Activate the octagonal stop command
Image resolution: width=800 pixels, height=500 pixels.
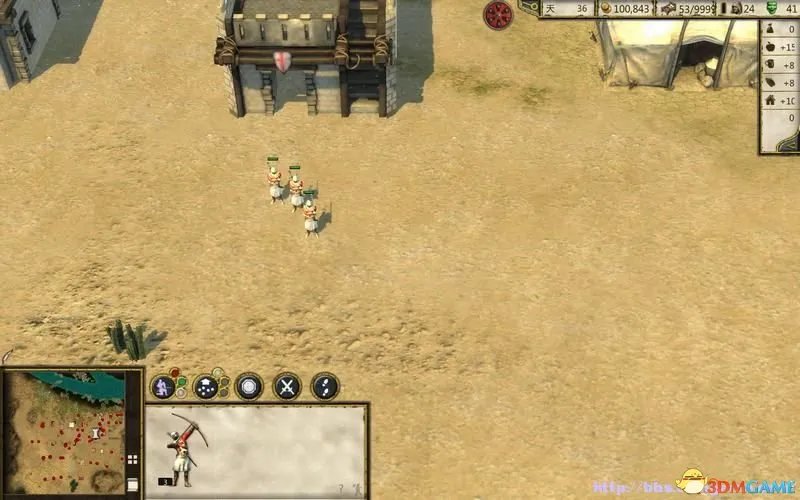[248, 386]
